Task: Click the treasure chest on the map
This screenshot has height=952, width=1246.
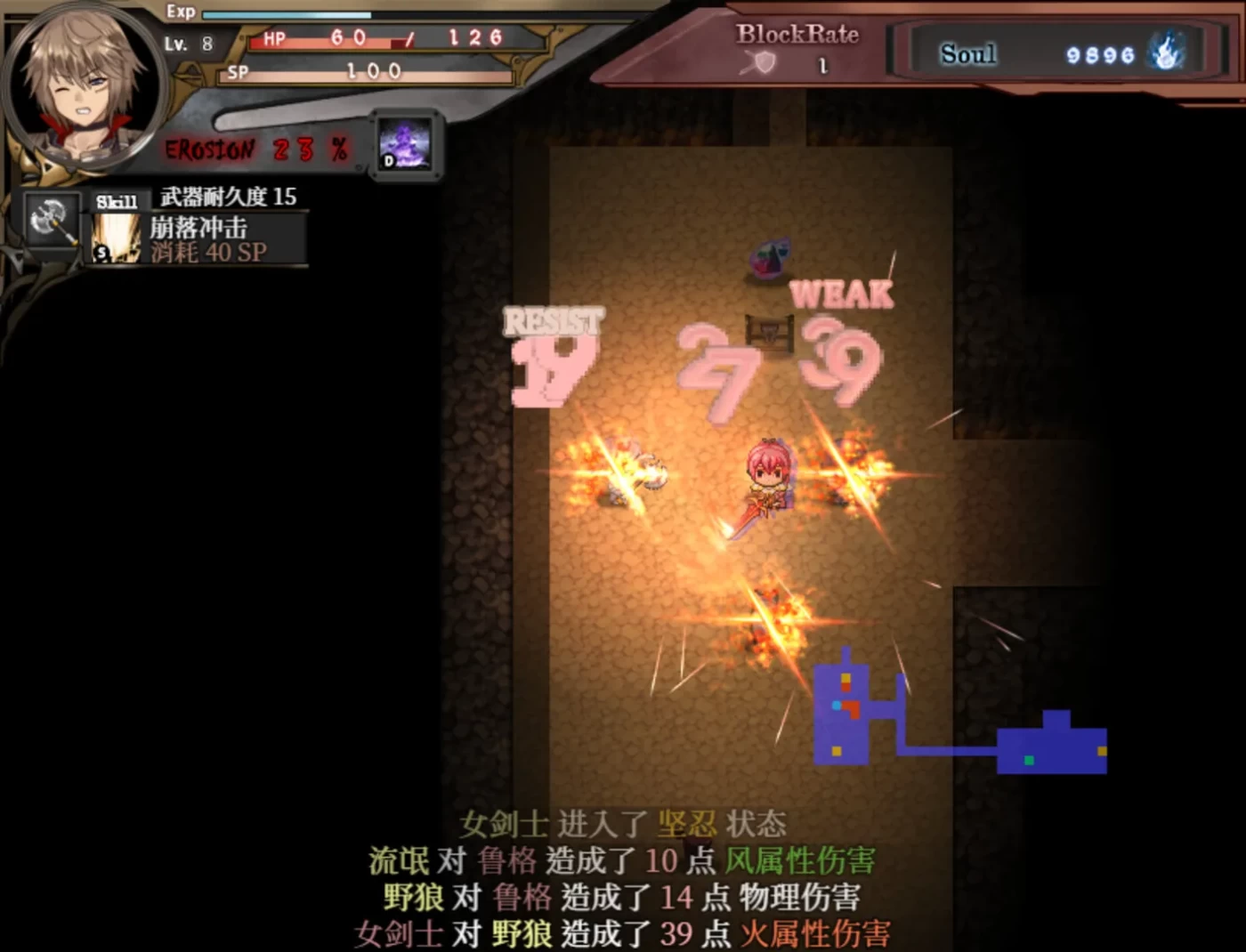Action: coord(770,334)
